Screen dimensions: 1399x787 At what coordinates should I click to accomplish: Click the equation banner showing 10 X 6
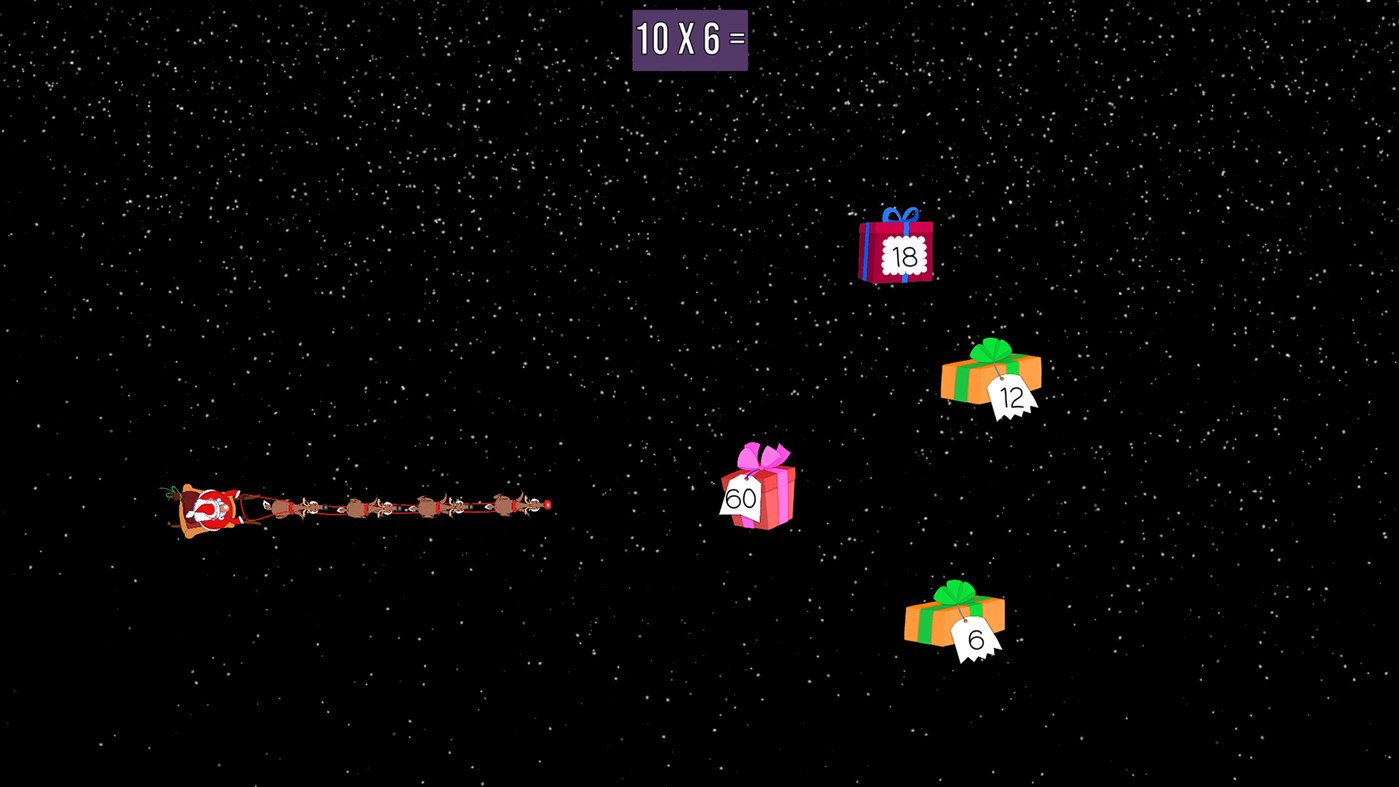point(690,40)
